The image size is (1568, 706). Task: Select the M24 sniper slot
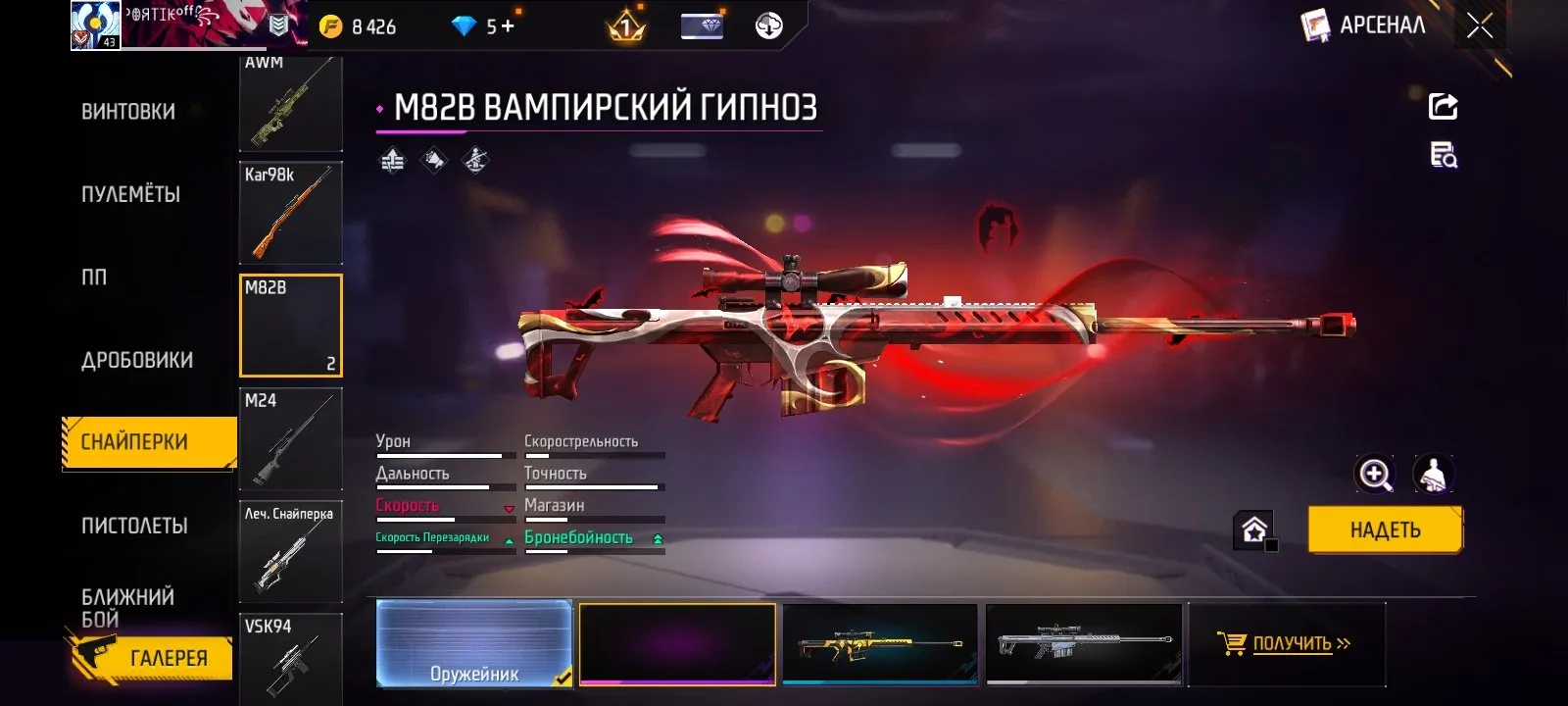(290, 439)
